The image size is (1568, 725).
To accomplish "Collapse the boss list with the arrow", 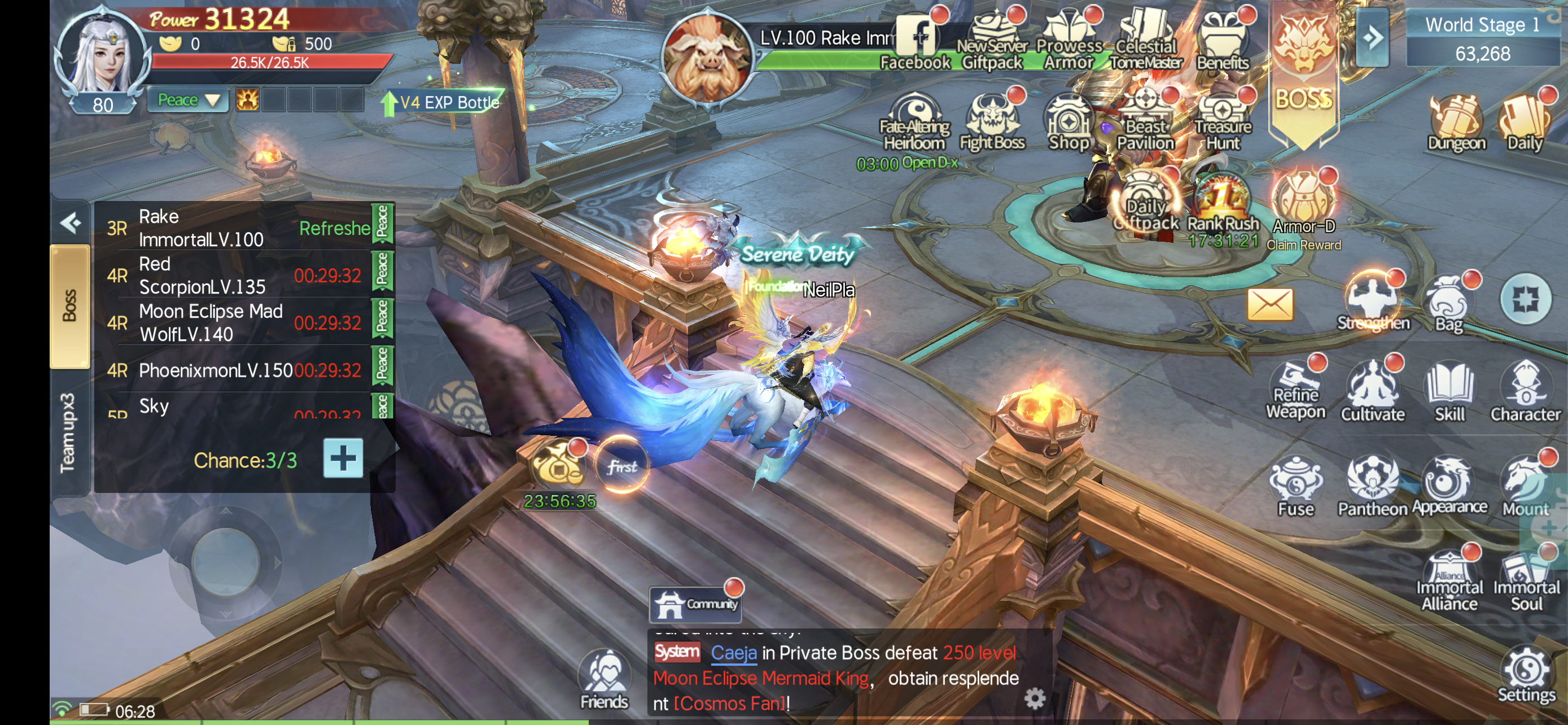I will click(x=71, y=223).
